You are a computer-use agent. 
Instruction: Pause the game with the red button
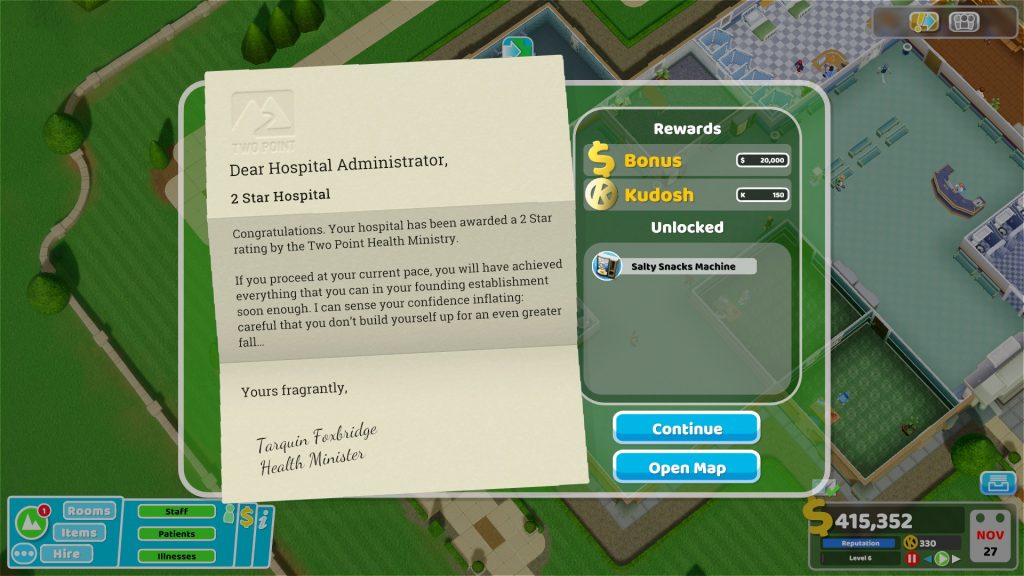pyautogui.click(x=912, y=558)
